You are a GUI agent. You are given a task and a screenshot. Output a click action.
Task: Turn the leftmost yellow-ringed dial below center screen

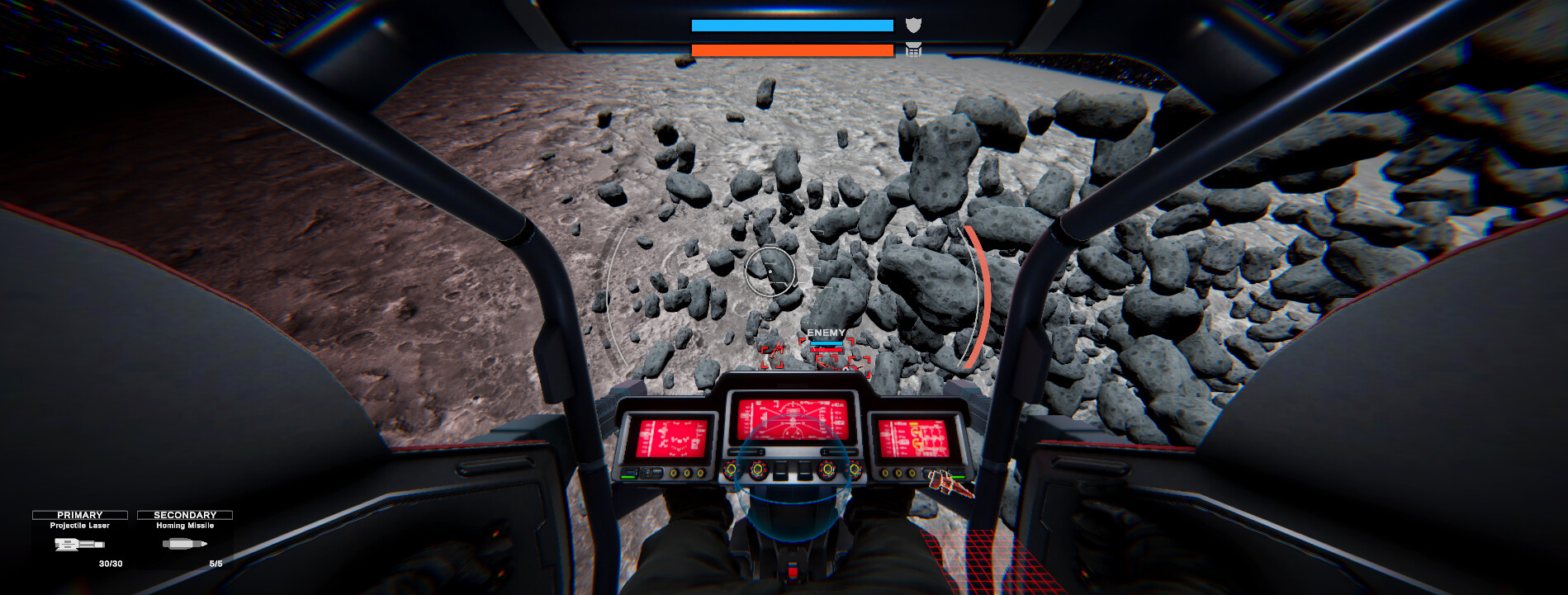click(x=732, y=470)
